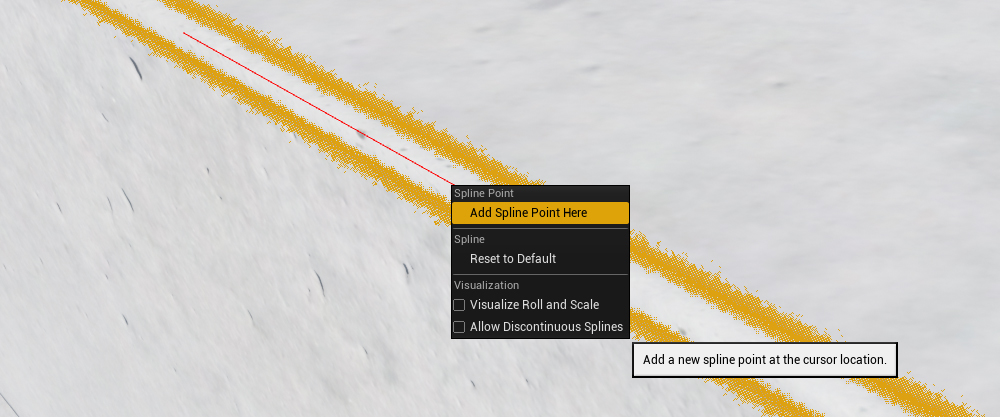Image resolution: width=1000 pixels, height=417 pixels.
Task: Choose Add Spline Point Here
Action: coord(528,213)
